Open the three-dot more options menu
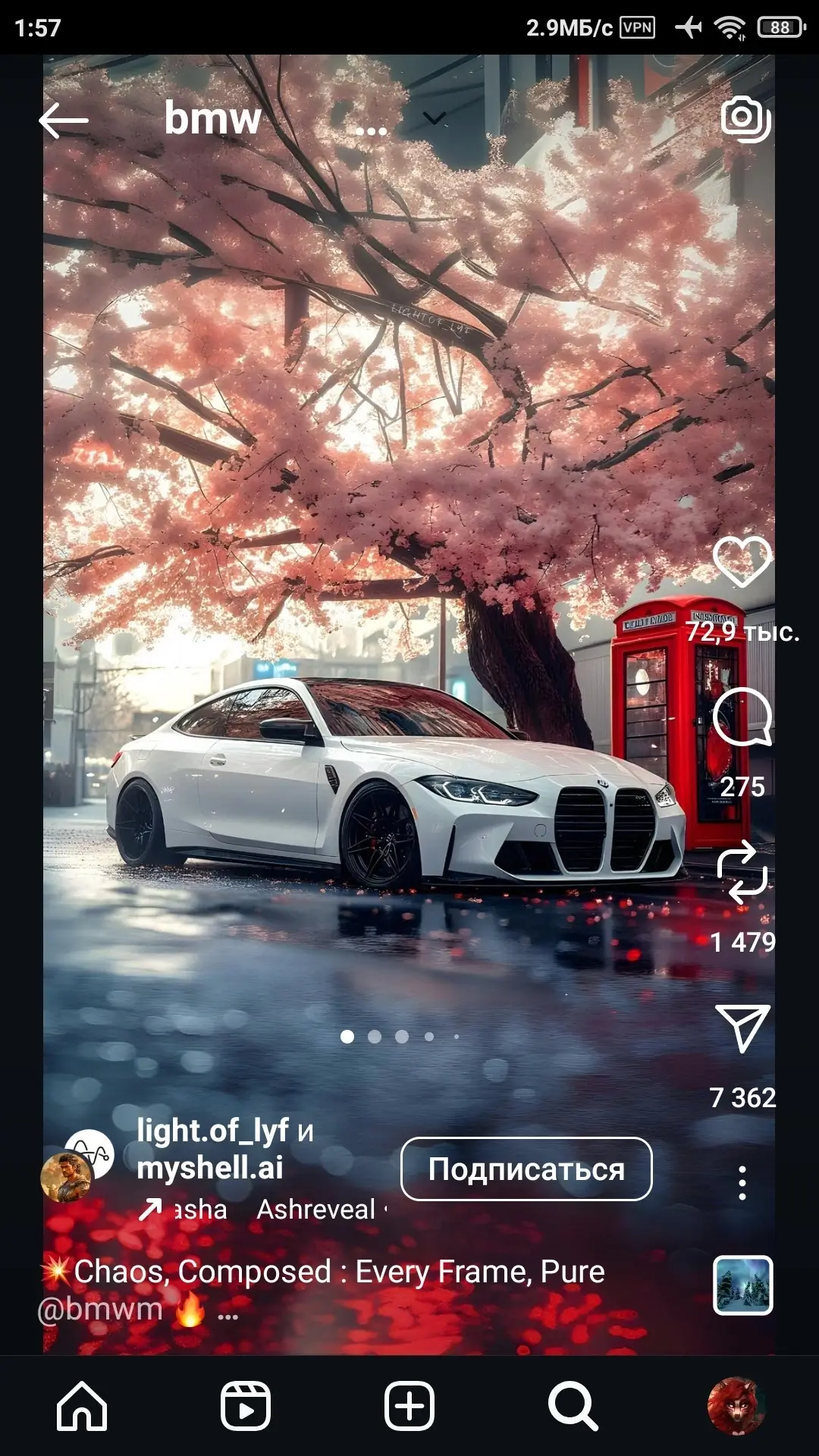This screenshot has height=1456, width=819. pos(742,1183)
